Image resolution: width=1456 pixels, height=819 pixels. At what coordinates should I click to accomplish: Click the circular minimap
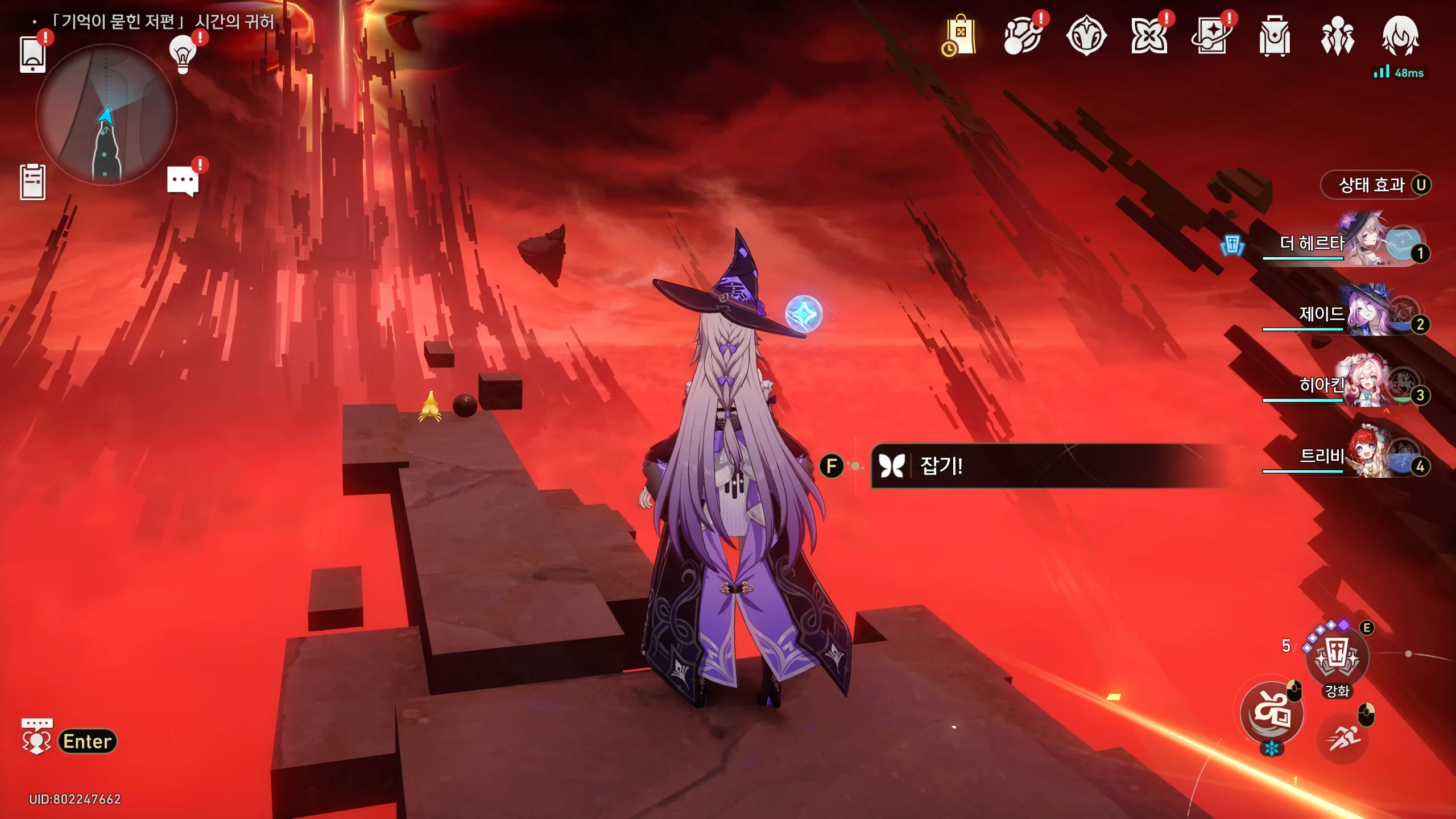[x=106, y=115]
